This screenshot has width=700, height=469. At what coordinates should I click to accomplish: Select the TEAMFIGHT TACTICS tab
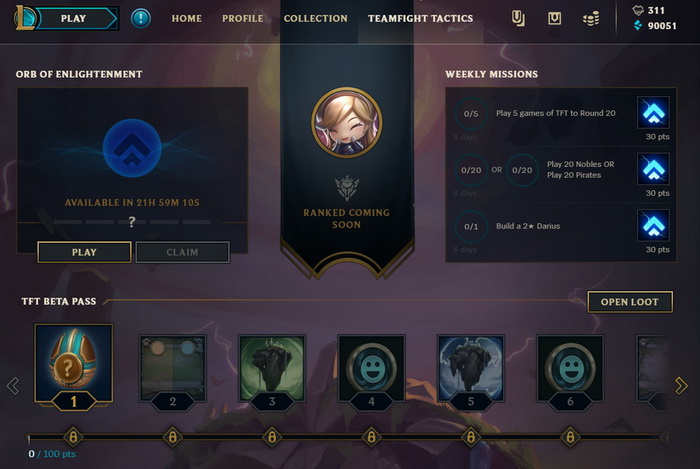[x=420, y=18]
